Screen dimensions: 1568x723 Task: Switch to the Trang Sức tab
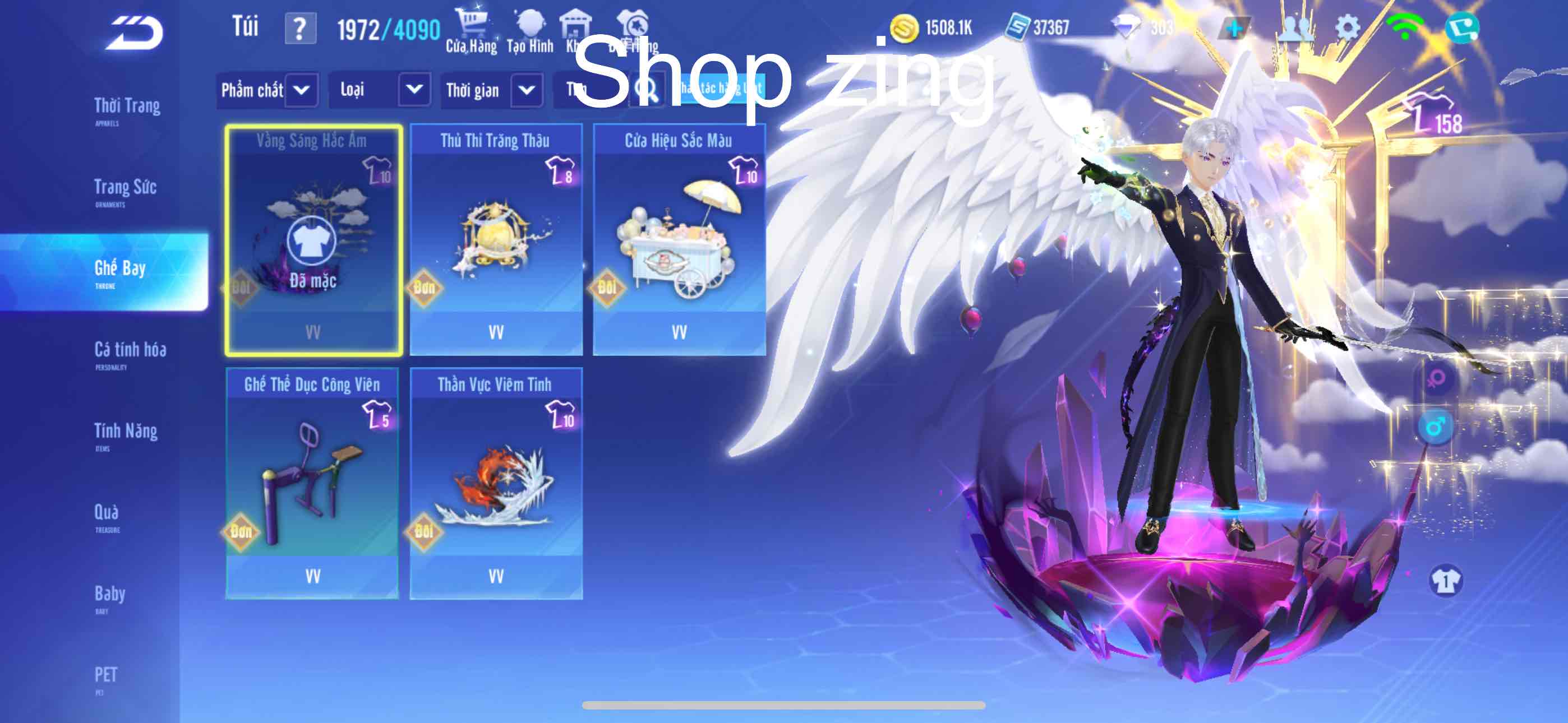coord(126,191)
